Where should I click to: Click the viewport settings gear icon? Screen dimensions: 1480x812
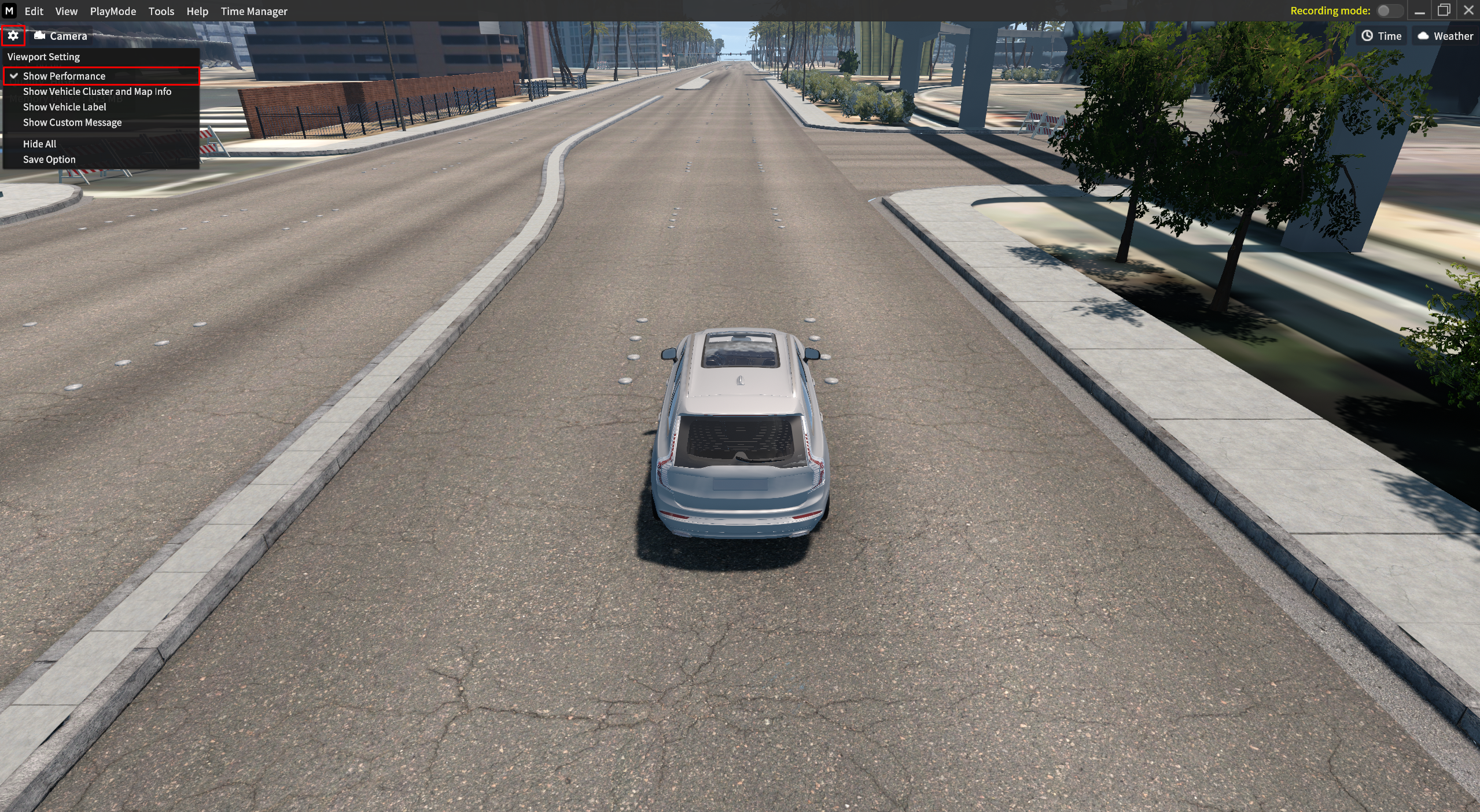(13, 36)
